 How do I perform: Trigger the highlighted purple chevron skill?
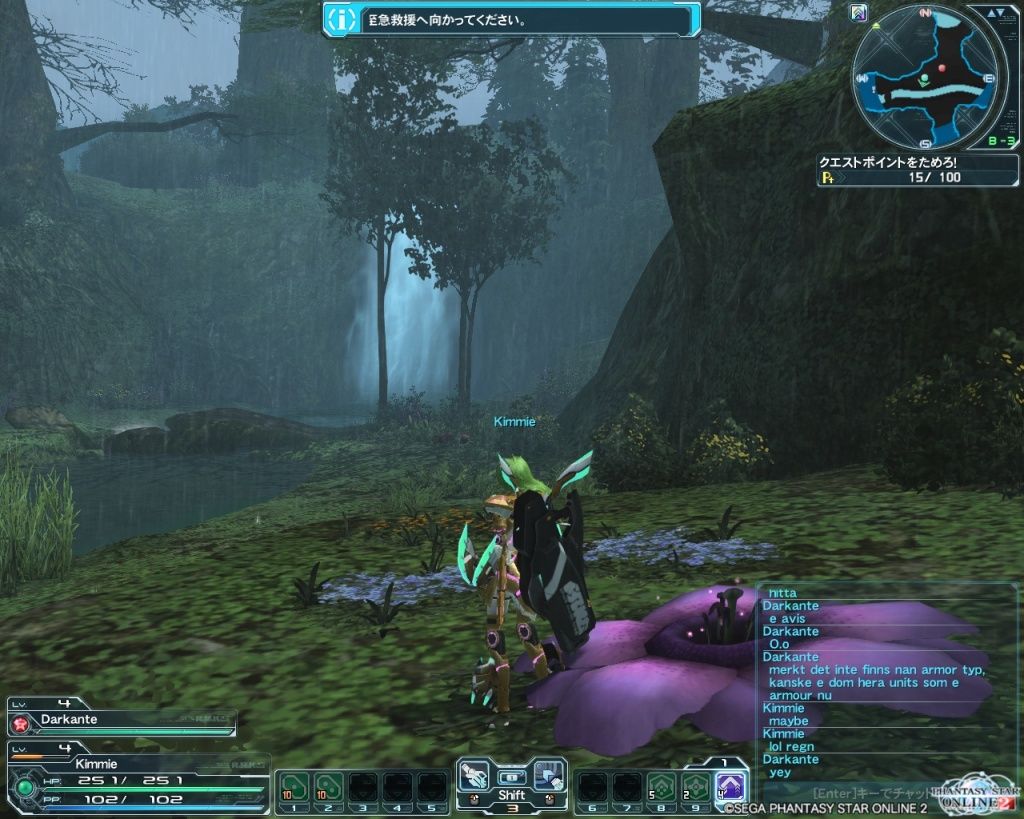pyautogui.click(x=731, y=788)
